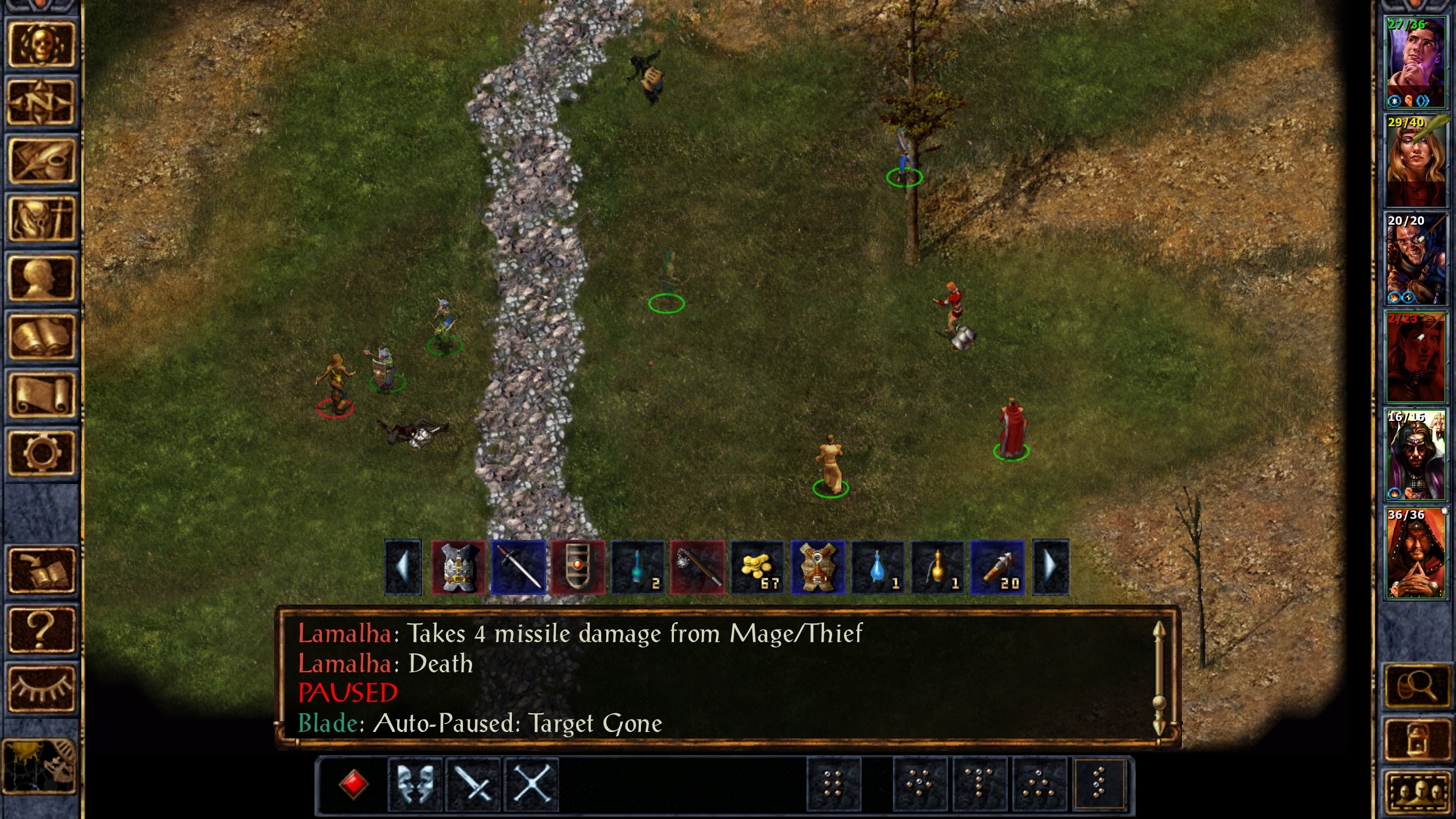Open the options gear button

point(41,453)
